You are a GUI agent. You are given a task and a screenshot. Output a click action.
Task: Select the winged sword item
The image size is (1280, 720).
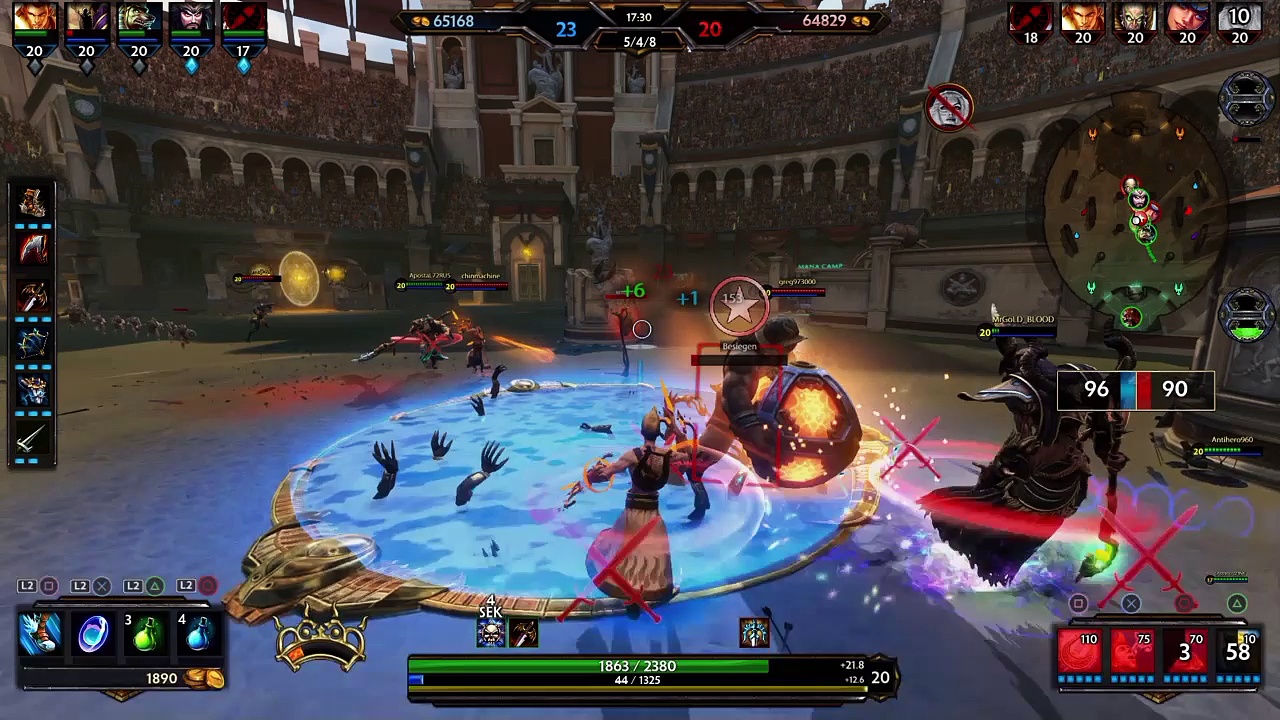33,296
